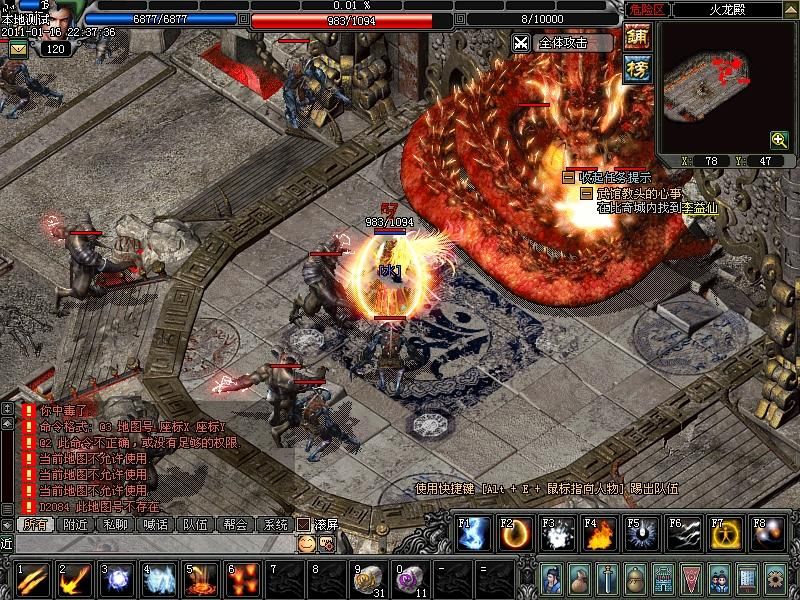Image resolution: width=800 pixels, height=600 pixels.
Task: Zoom the minimap with the magnifier button
Action: point(779,141)
